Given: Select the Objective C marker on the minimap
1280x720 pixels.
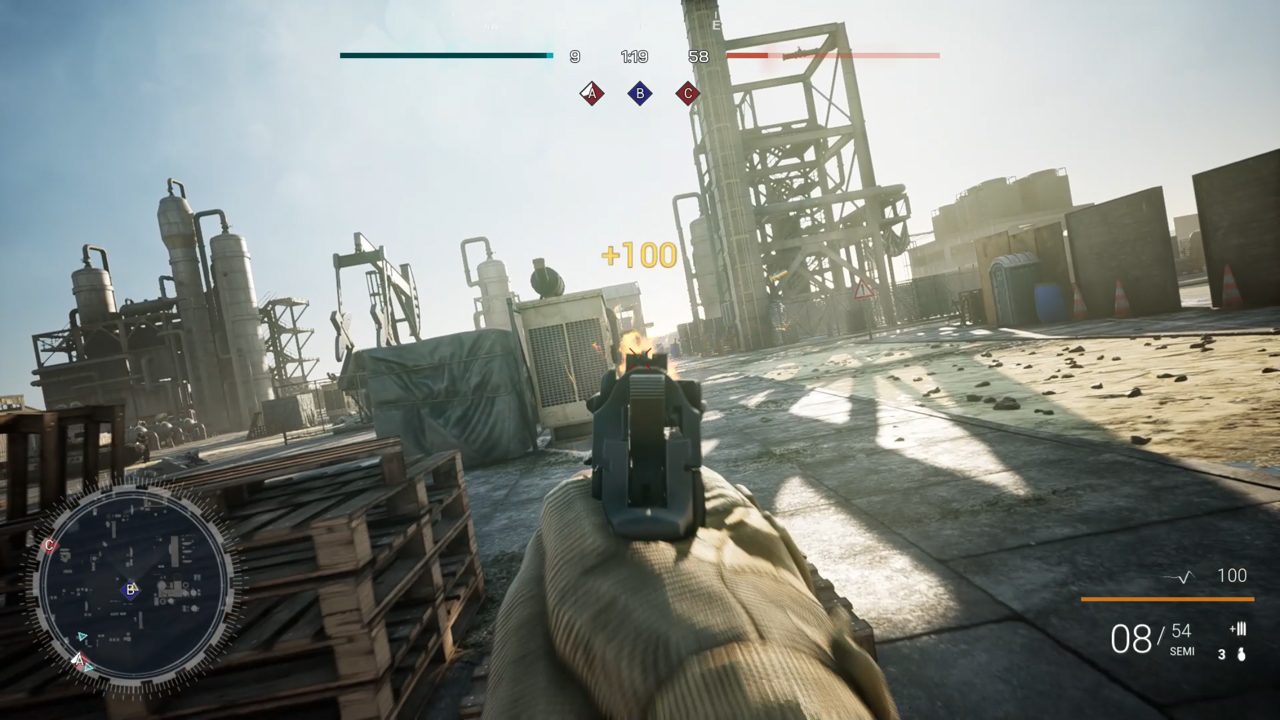Looking at the screenshot, I should pos(48,545).
